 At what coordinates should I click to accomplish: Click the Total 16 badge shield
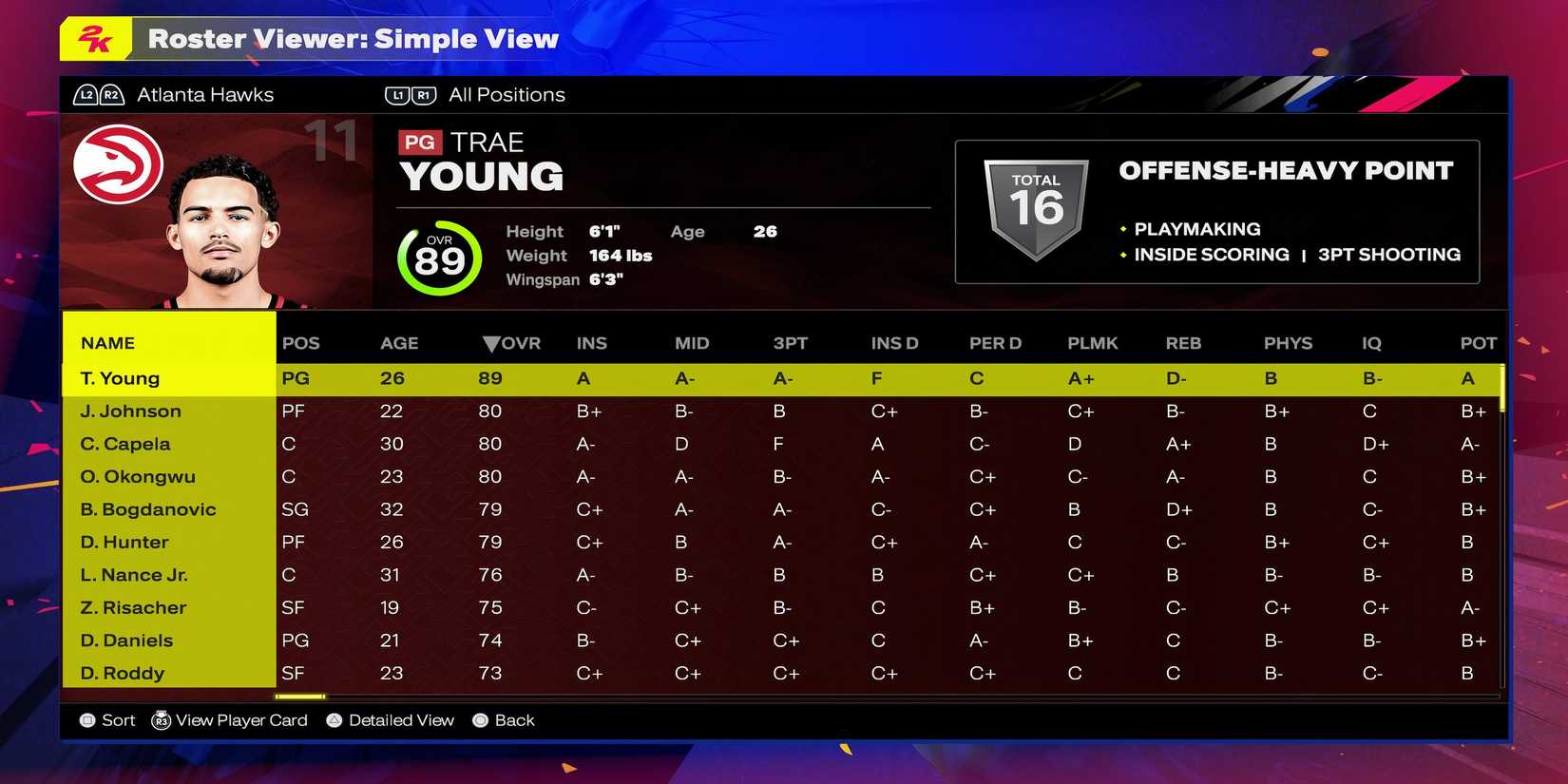1035,204
